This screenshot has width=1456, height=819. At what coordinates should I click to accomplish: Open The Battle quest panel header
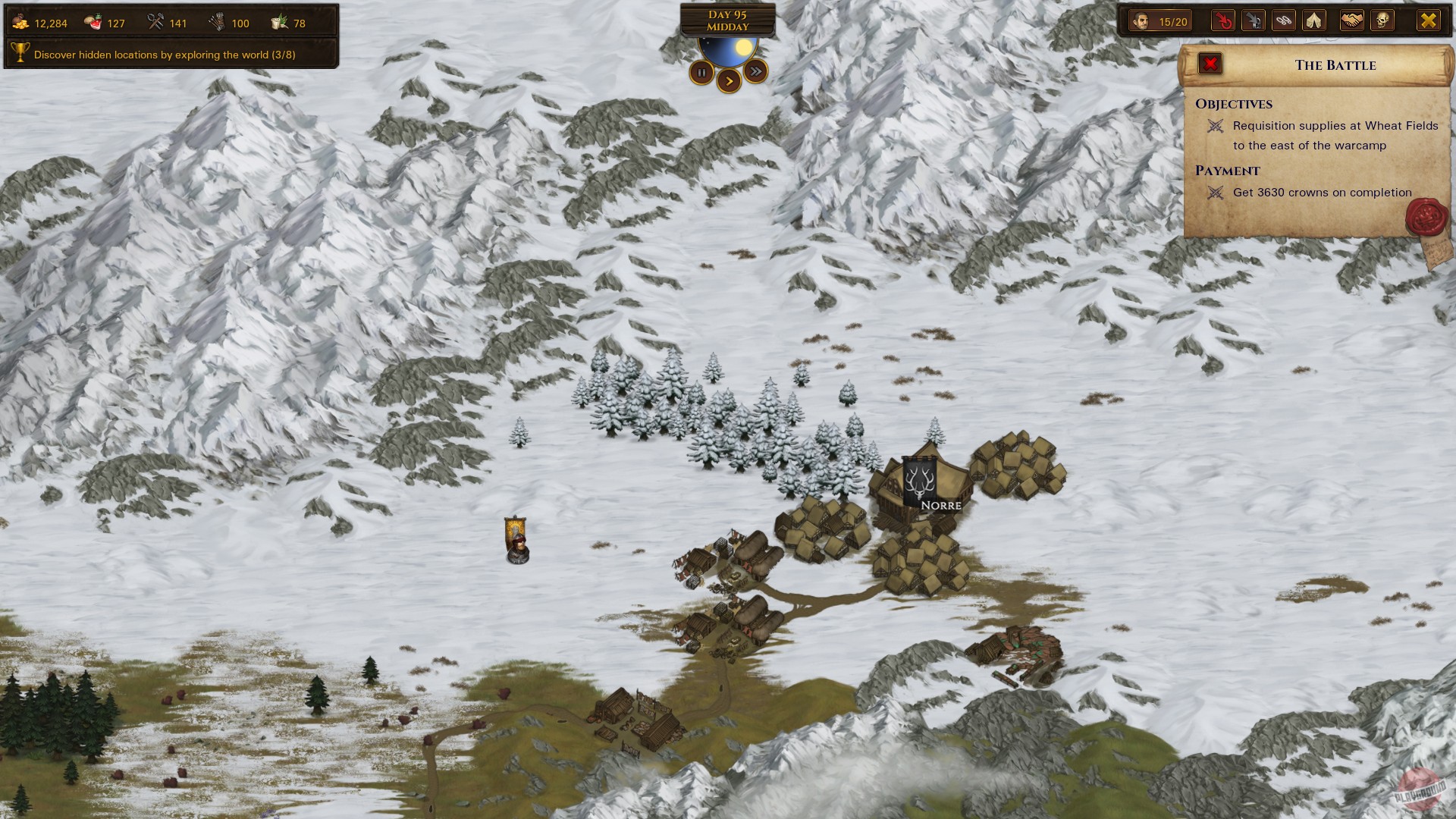1335,65
